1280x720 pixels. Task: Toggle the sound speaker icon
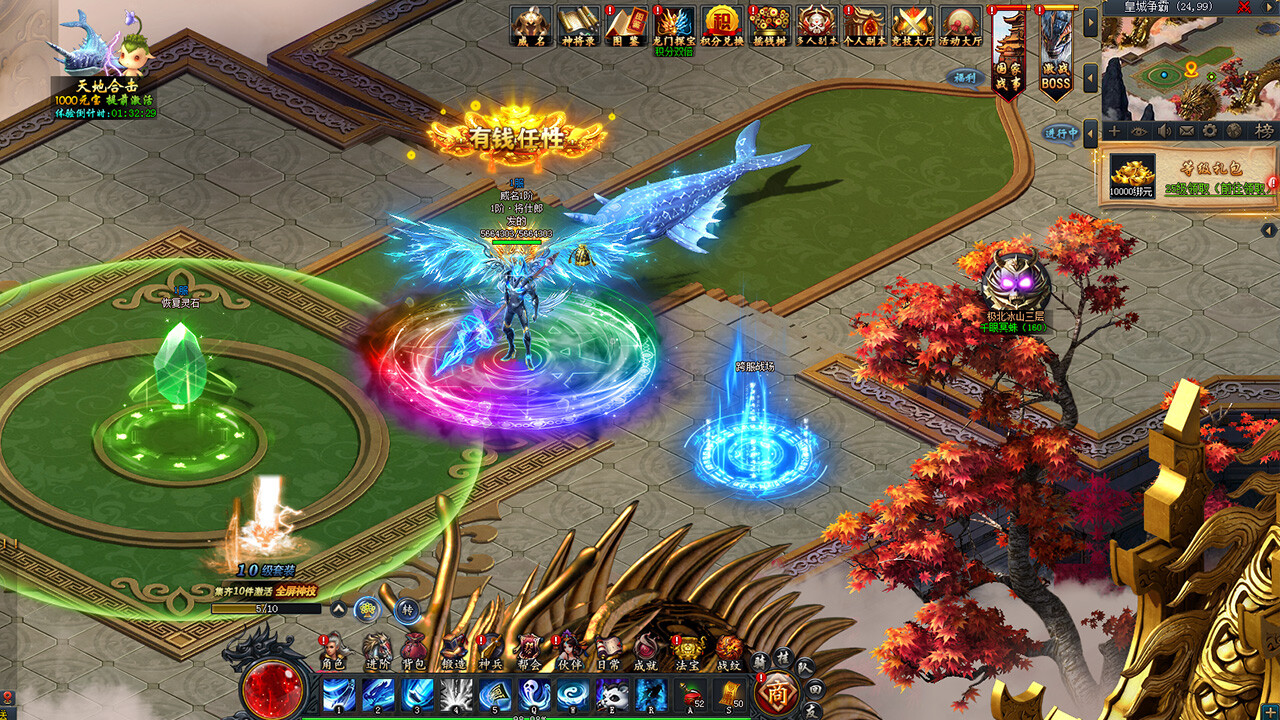[1163, 131]
